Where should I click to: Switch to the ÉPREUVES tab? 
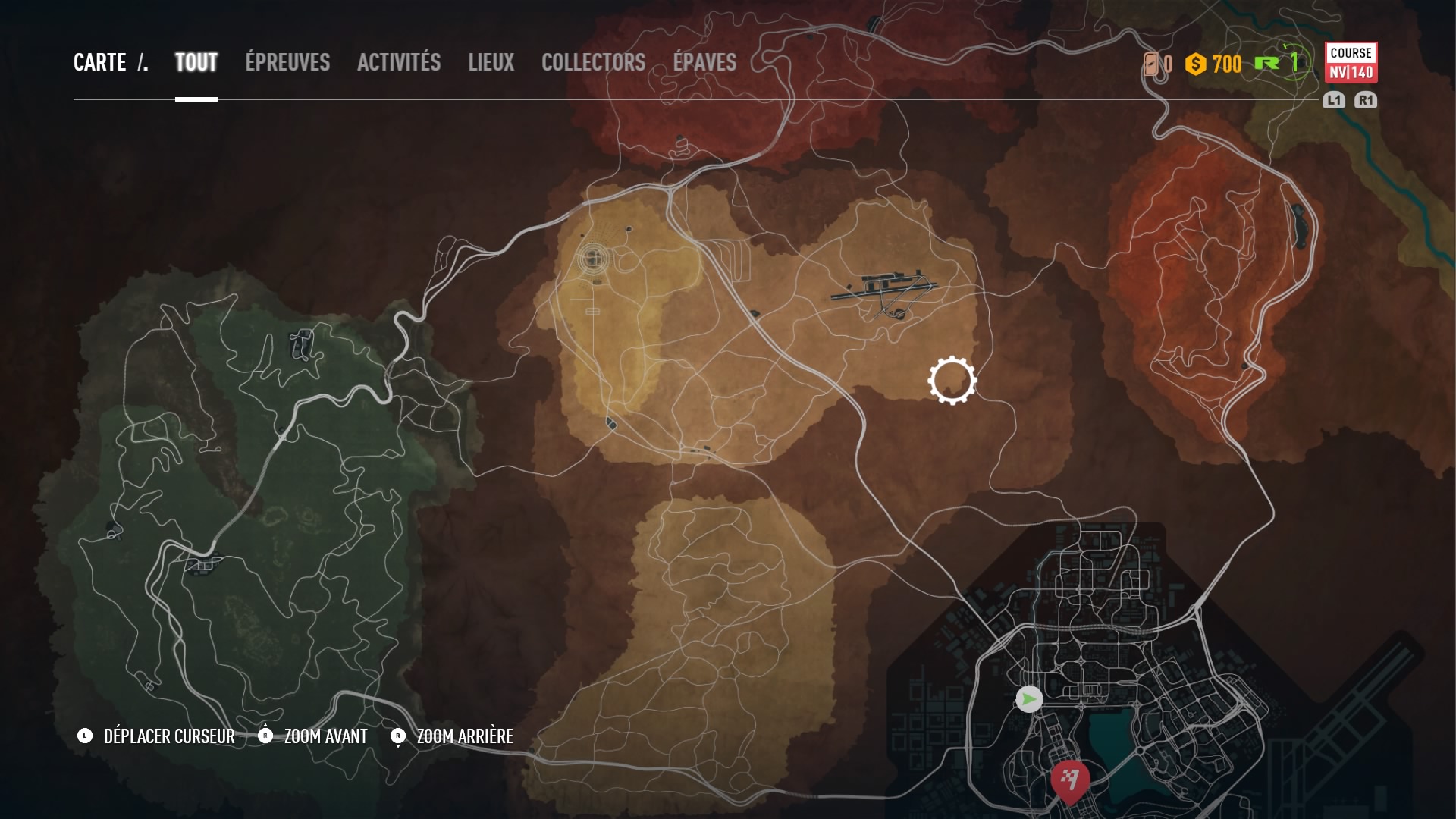point(287,63)
